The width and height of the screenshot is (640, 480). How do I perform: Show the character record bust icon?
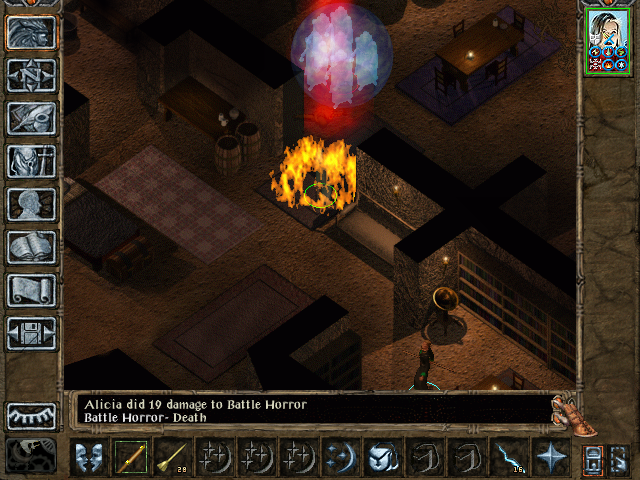32,204
